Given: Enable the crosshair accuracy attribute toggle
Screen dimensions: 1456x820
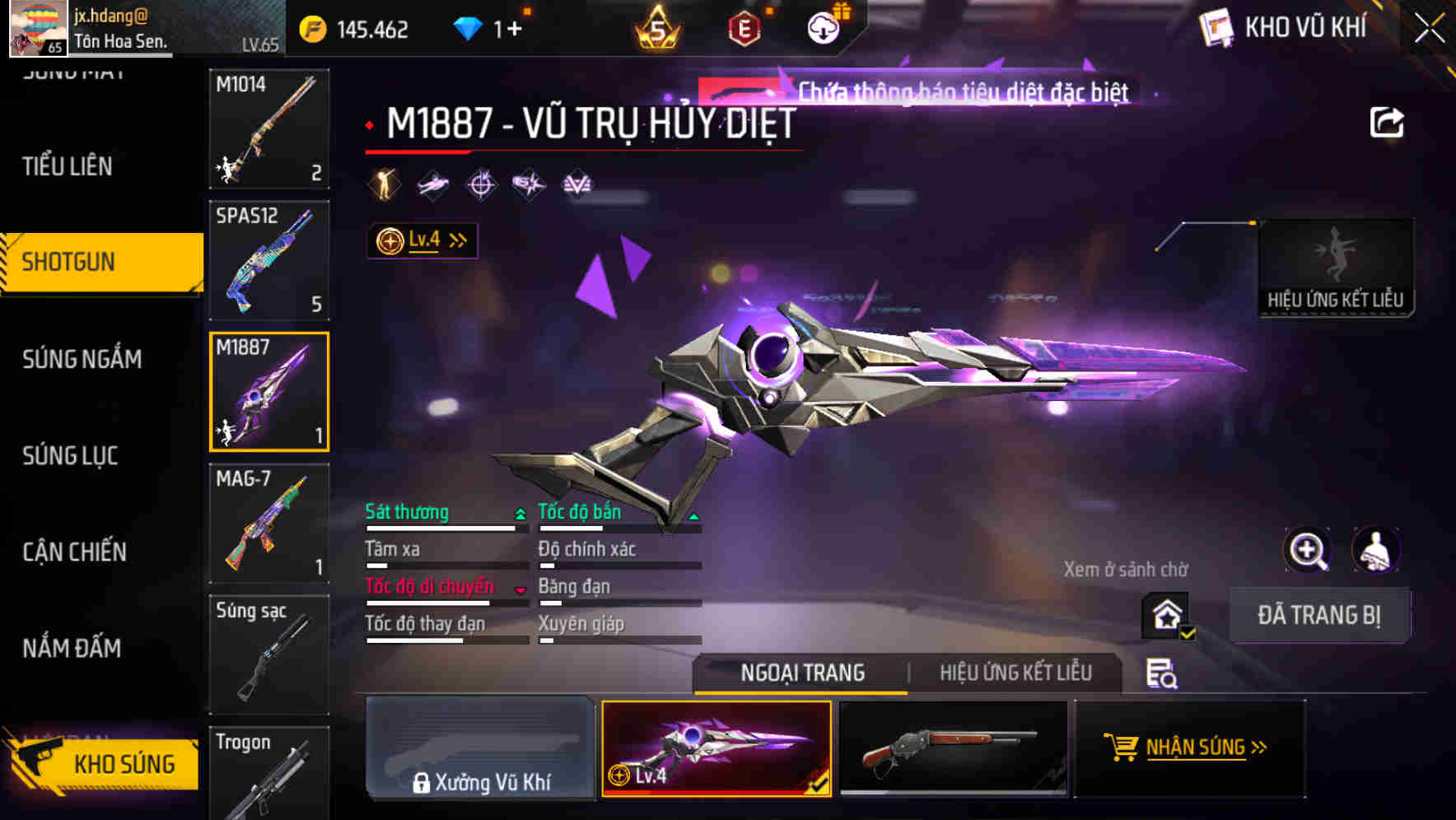Looking at the screenshot, I should click(481, 183).
